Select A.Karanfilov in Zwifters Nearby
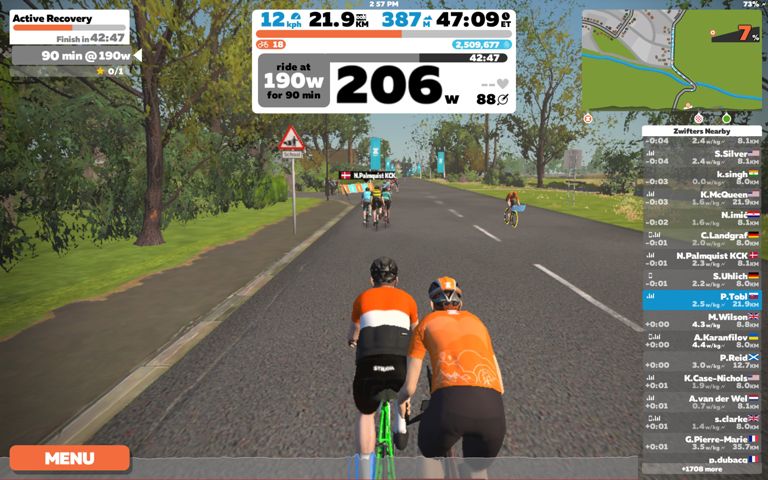Viewport: 768px width, 480px height. [x=701, y=341]
